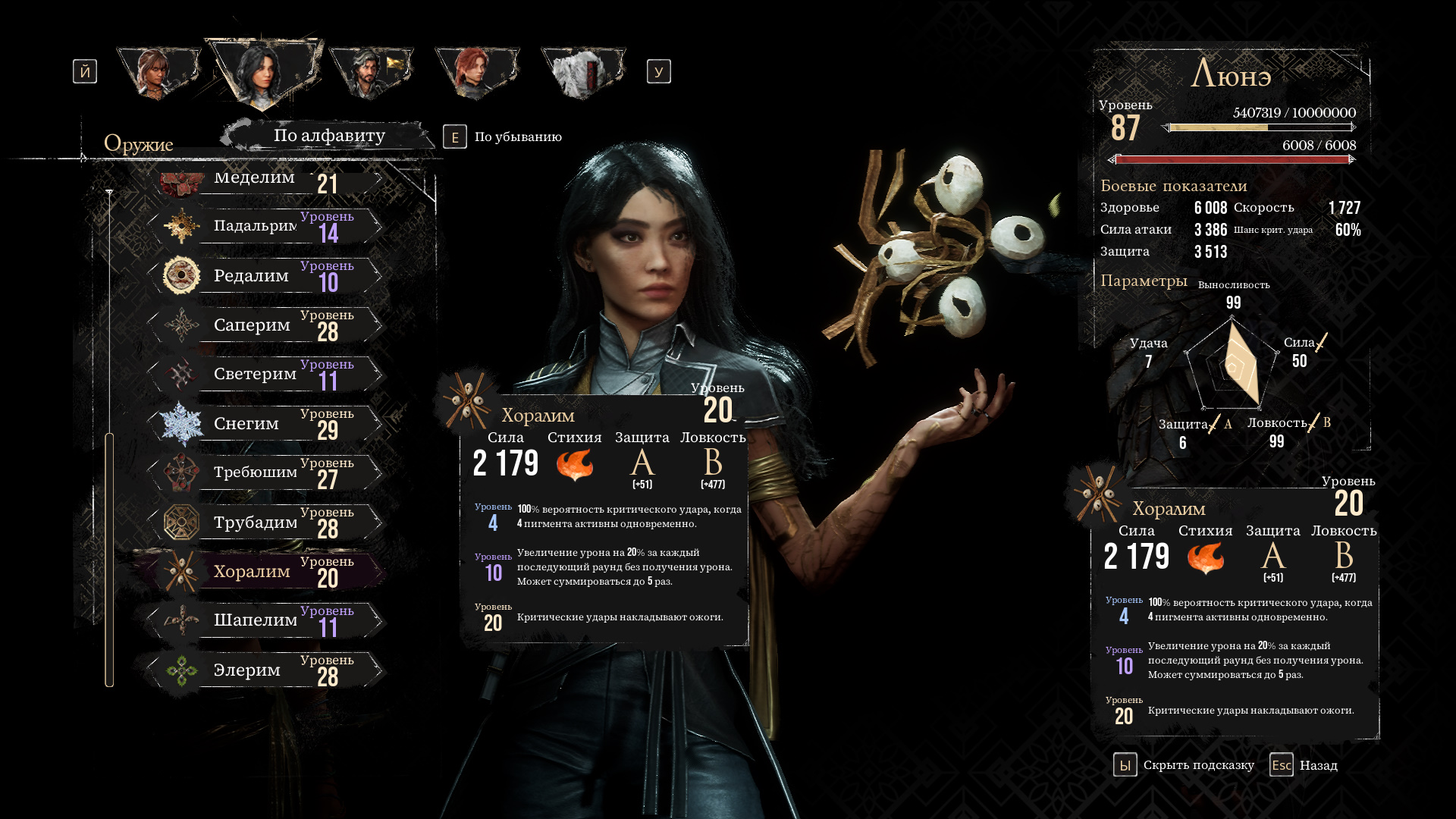Select the Меделим weapon row
Image resolution: width=1456 pixels, height=819 pixels.
point(258,179)
